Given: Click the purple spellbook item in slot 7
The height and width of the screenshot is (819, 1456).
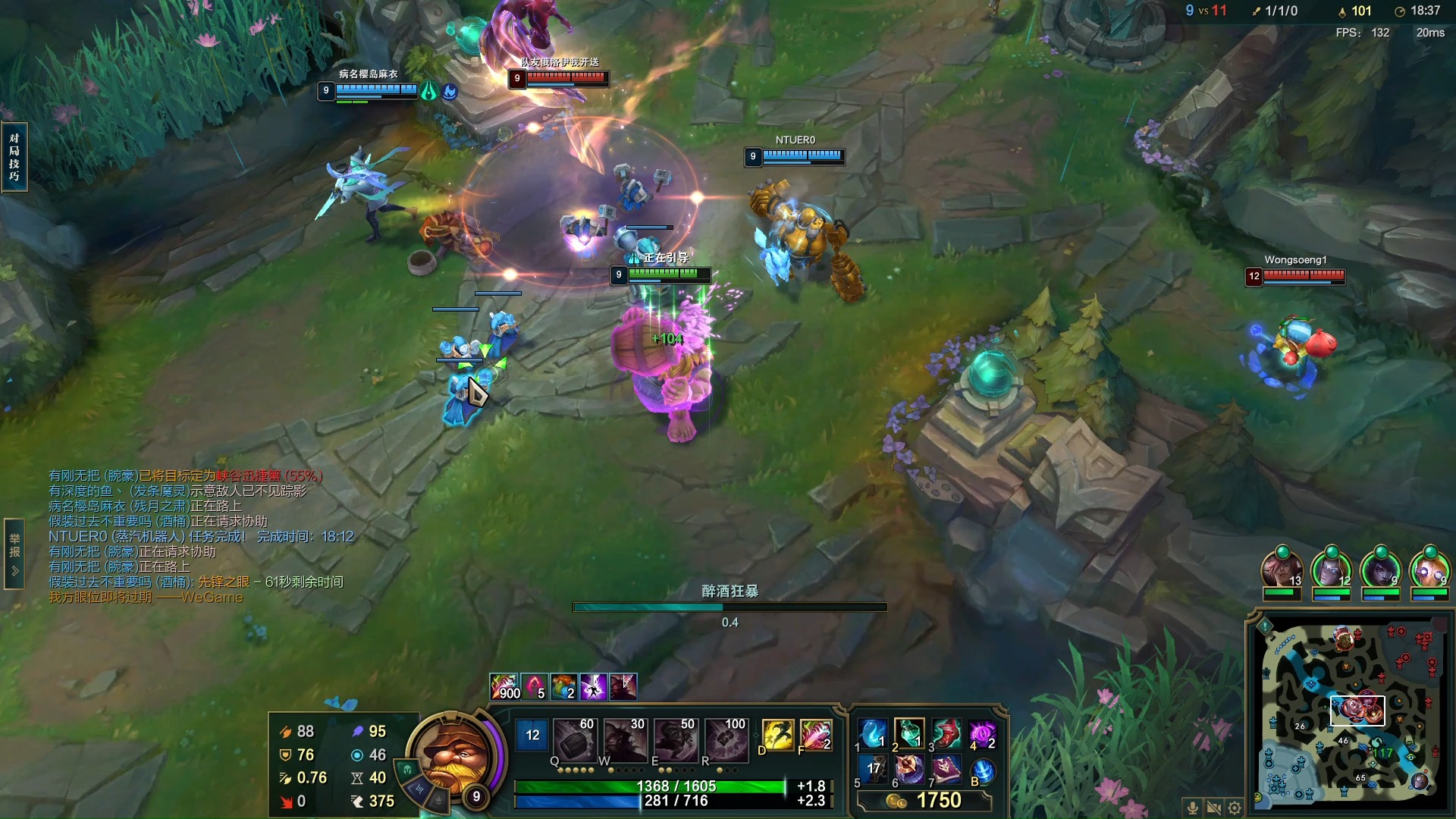Looking at the screenshot, I should (x=946, y=770).
